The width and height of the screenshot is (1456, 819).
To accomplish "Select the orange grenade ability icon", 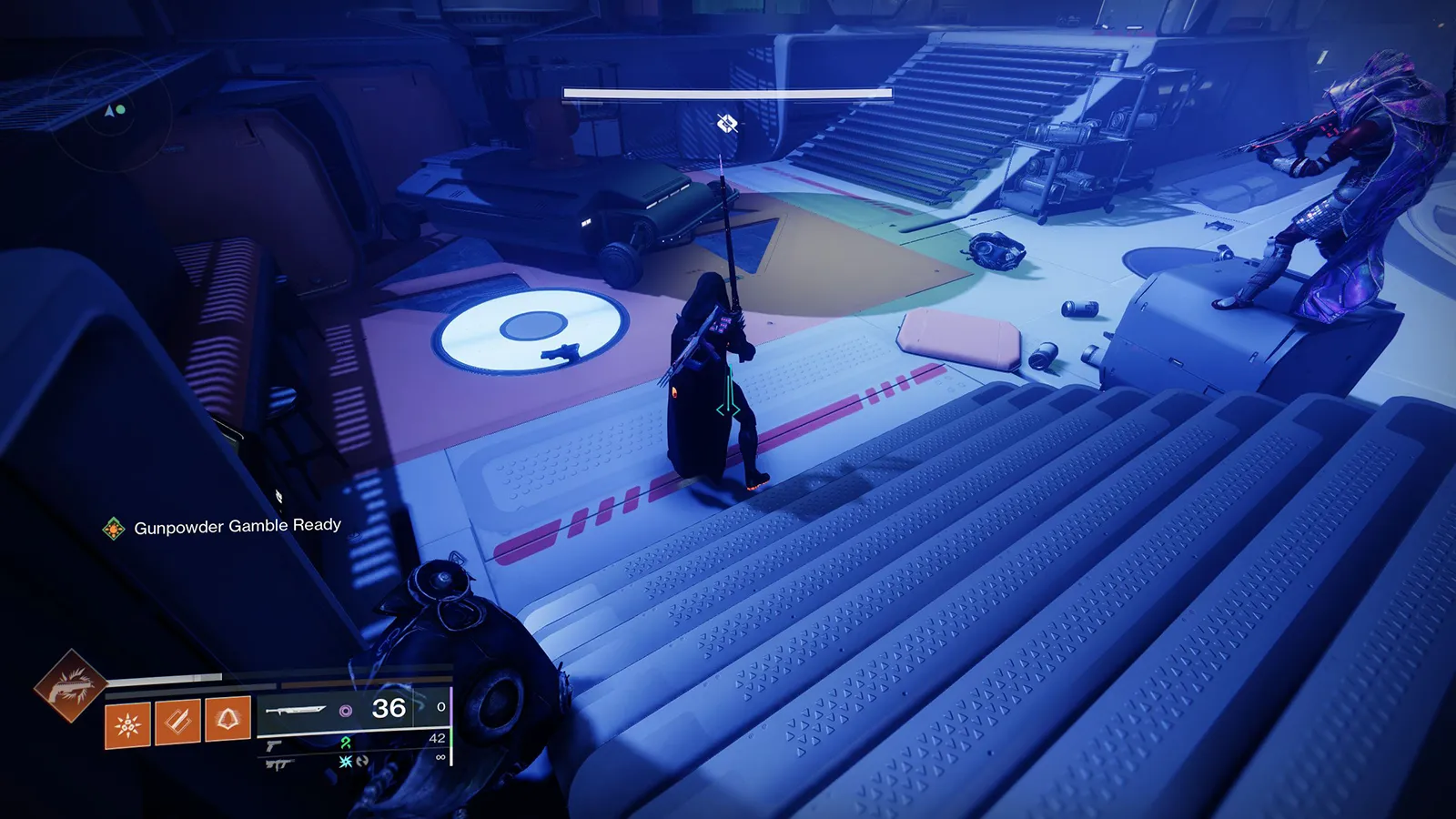I will (127, 724).
